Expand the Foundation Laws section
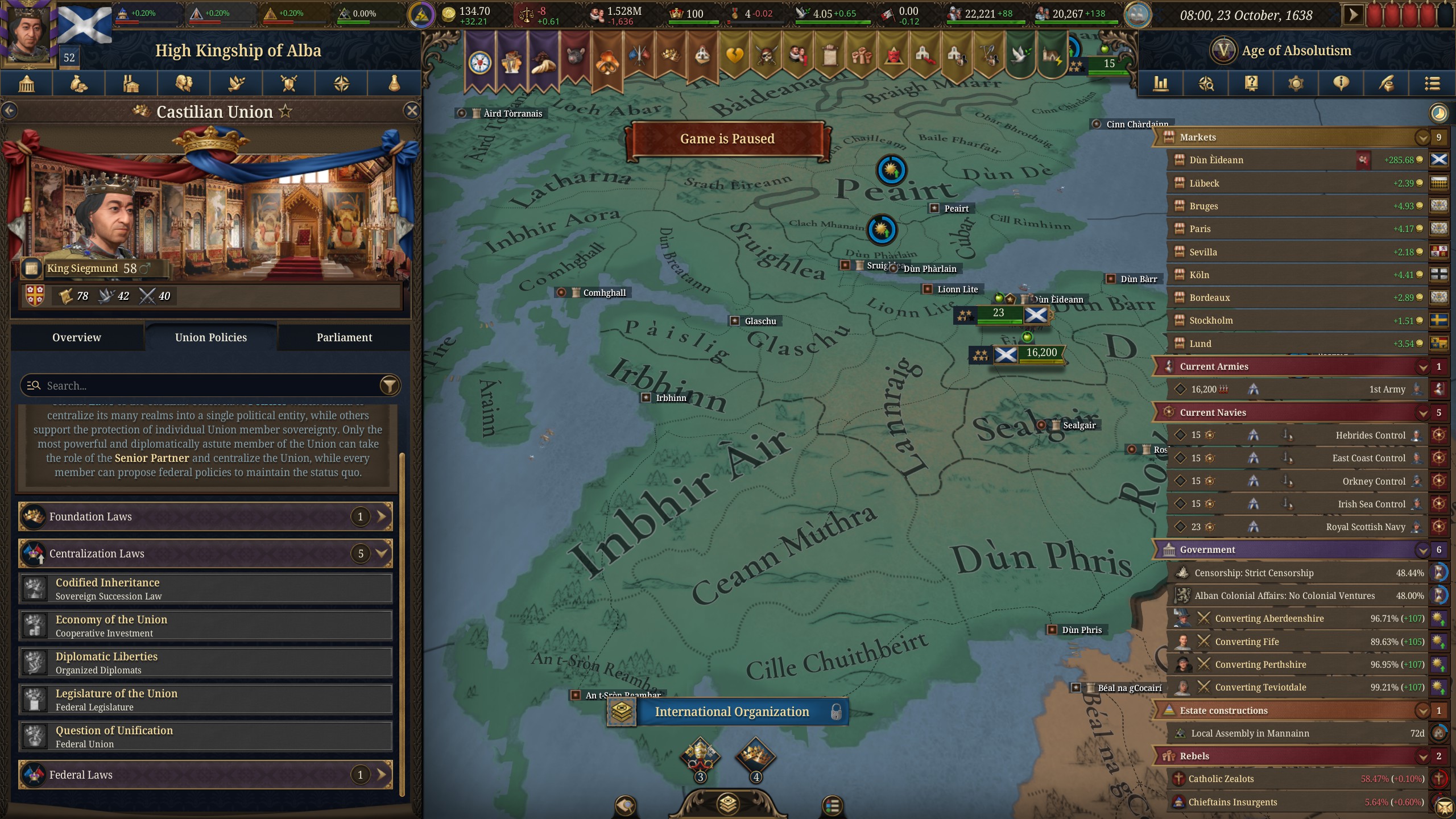This screenshot has height=819, width=1456. tap(380, 516)
